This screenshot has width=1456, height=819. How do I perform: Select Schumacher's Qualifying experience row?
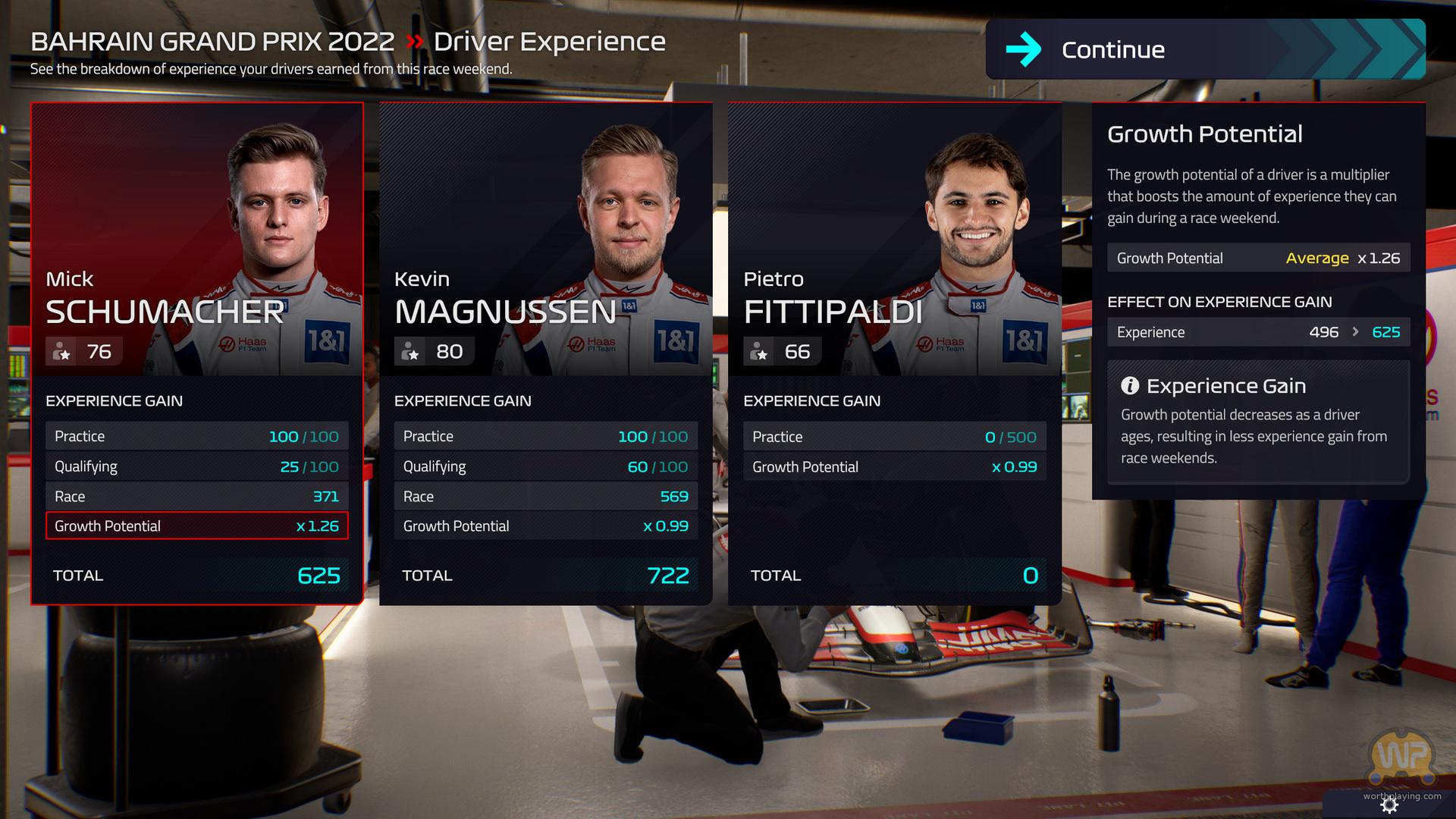pyautogui.click(x=196, y=466)
